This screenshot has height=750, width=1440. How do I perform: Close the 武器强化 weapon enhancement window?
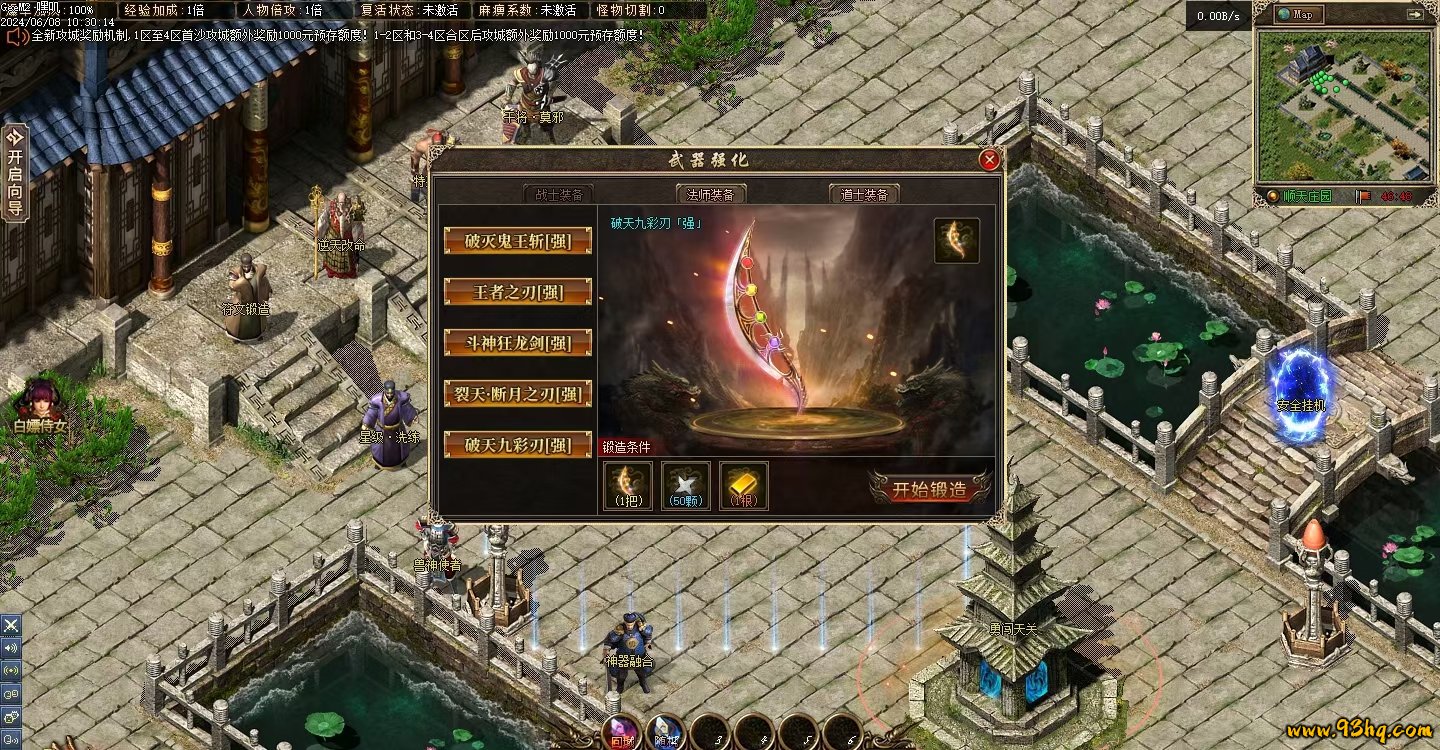tap(989, 160)
